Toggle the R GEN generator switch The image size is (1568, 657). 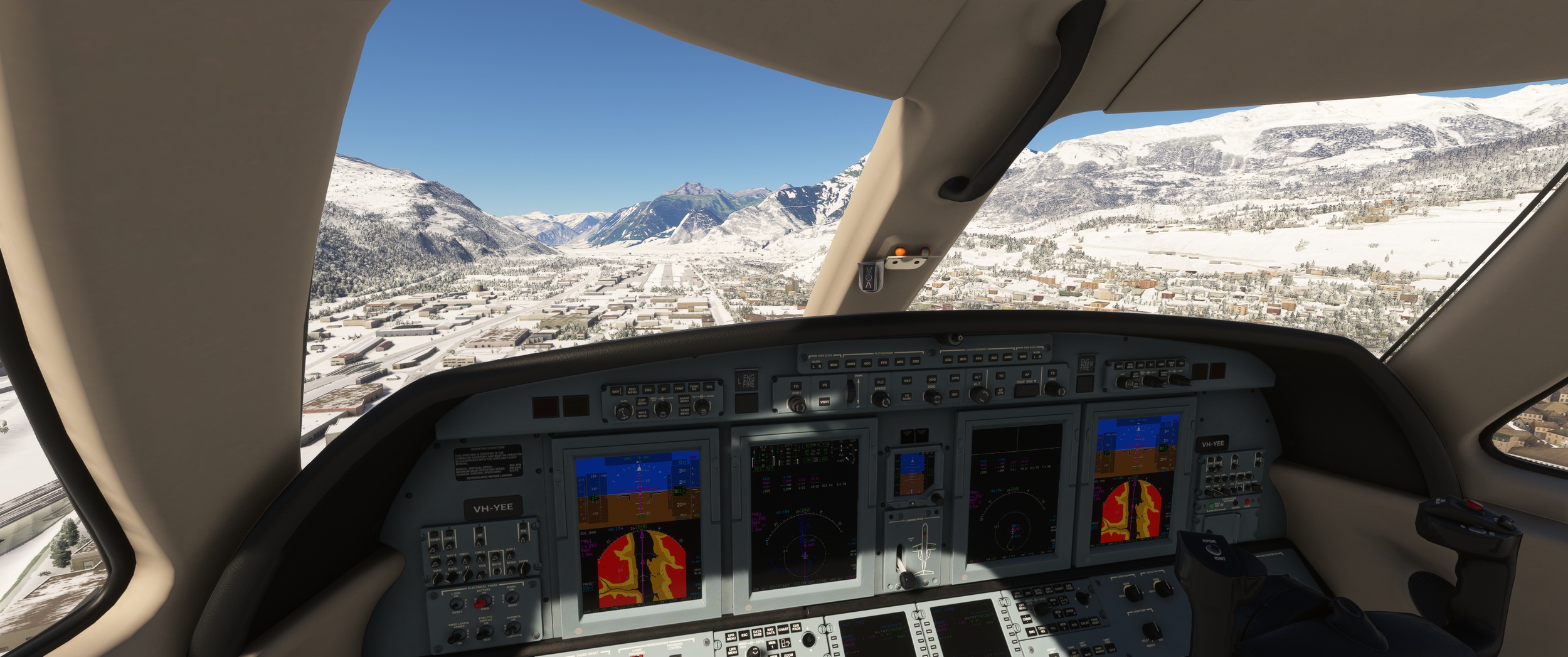pos(512,598)
